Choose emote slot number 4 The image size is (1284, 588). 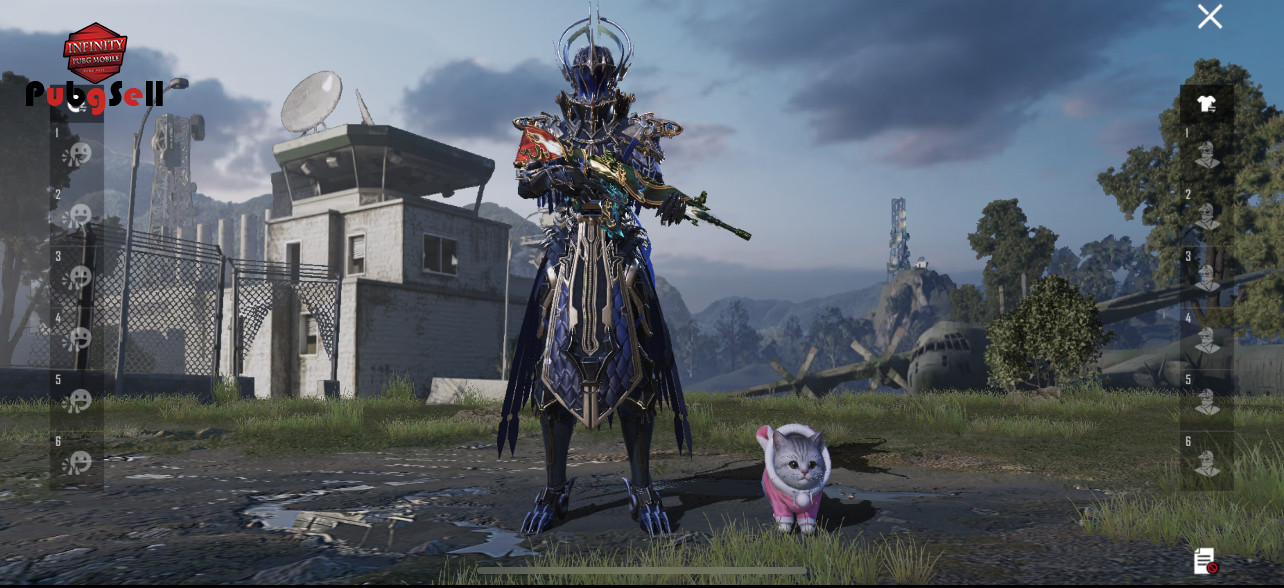click(x=78, y=339)
